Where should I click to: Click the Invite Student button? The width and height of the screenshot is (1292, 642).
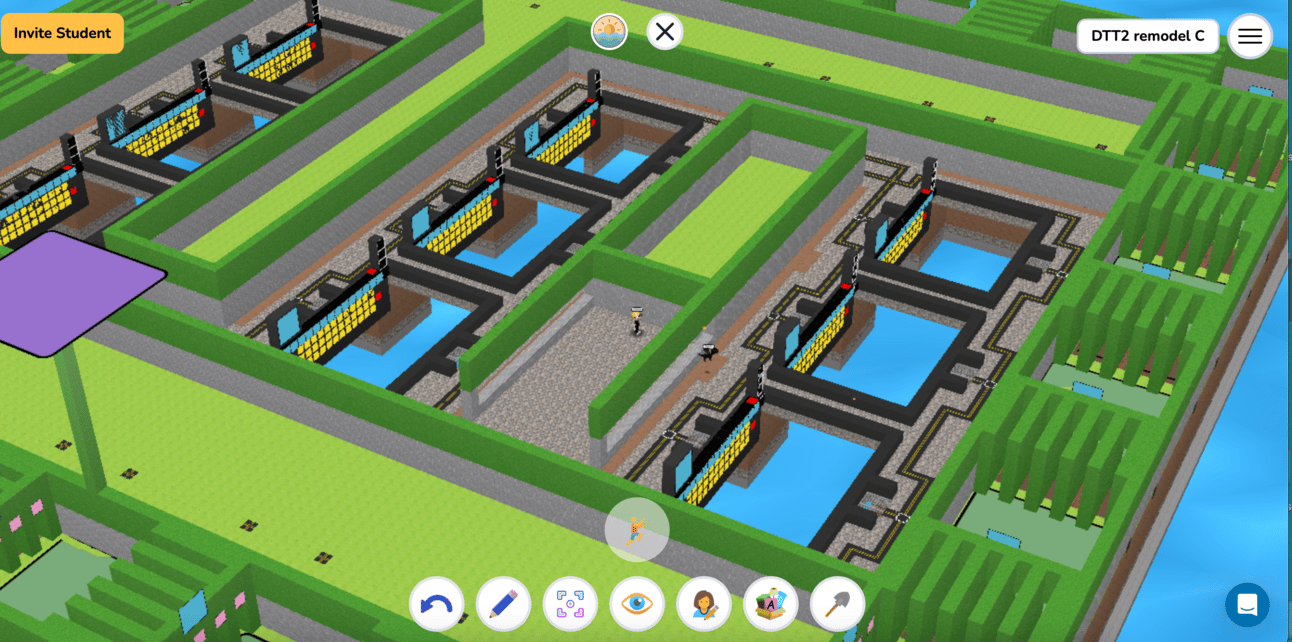pyautogui.click(x=62, y=33)
